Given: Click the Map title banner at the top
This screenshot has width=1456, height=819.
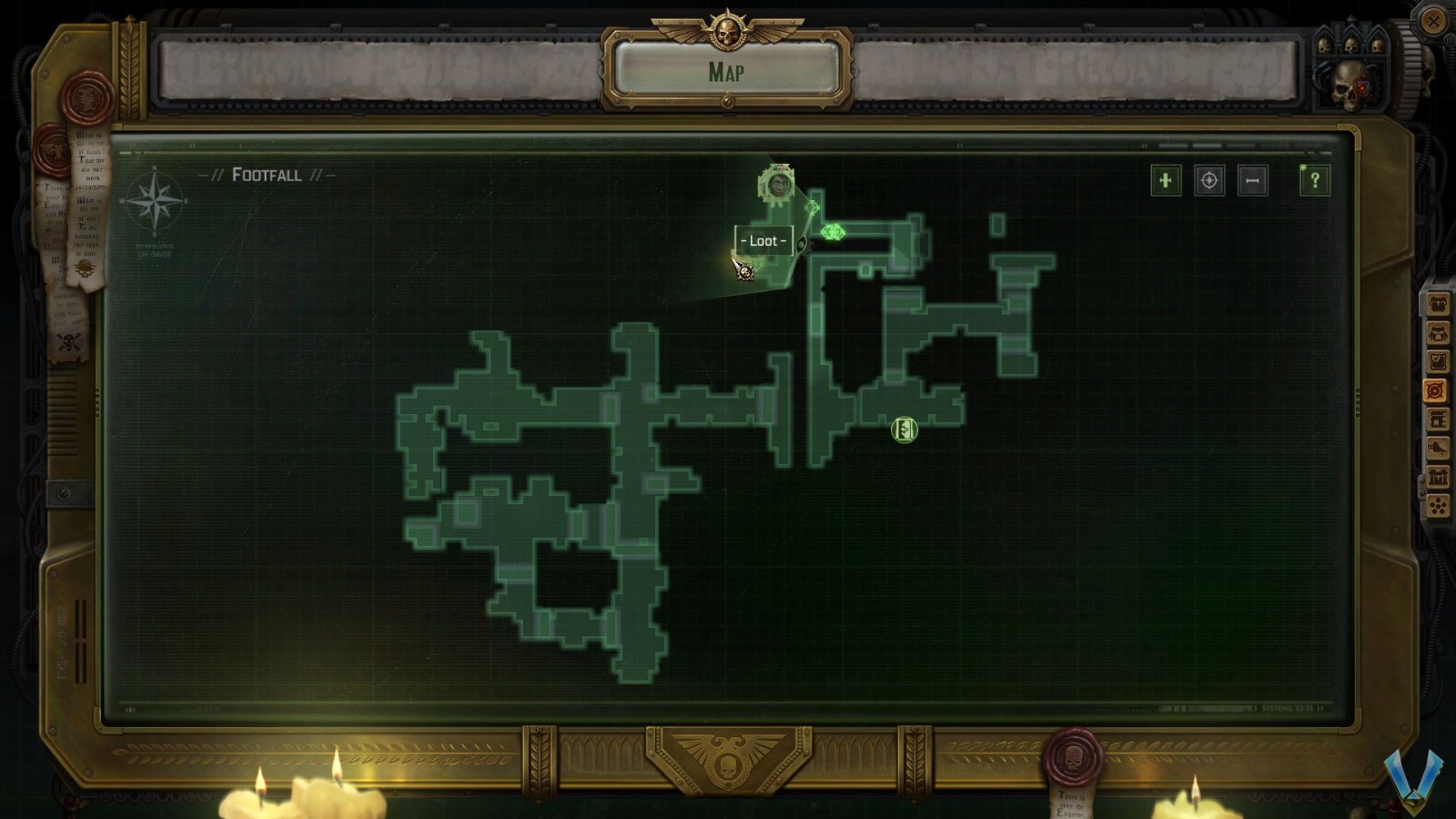Looking at the screenshot, I should coord(726,71).
